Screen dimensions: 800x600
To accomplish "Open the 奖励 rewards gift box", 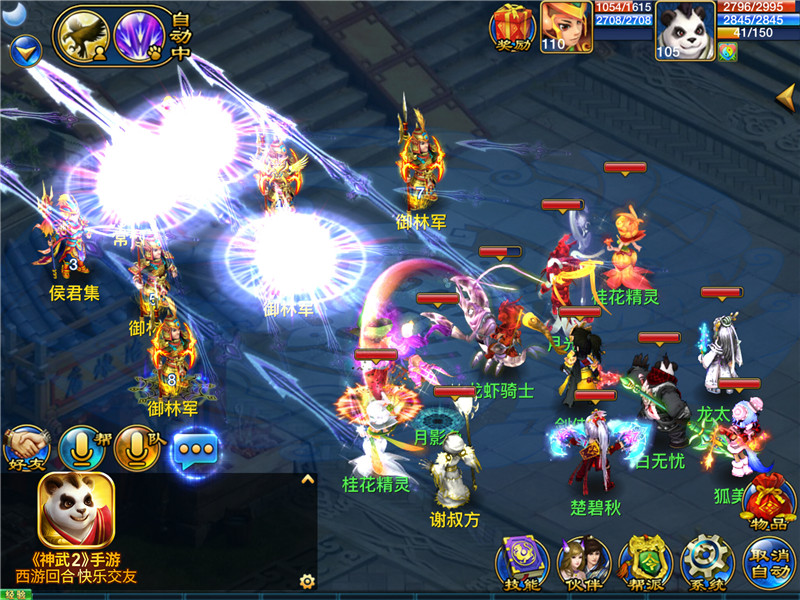I will tap(512, 28).
